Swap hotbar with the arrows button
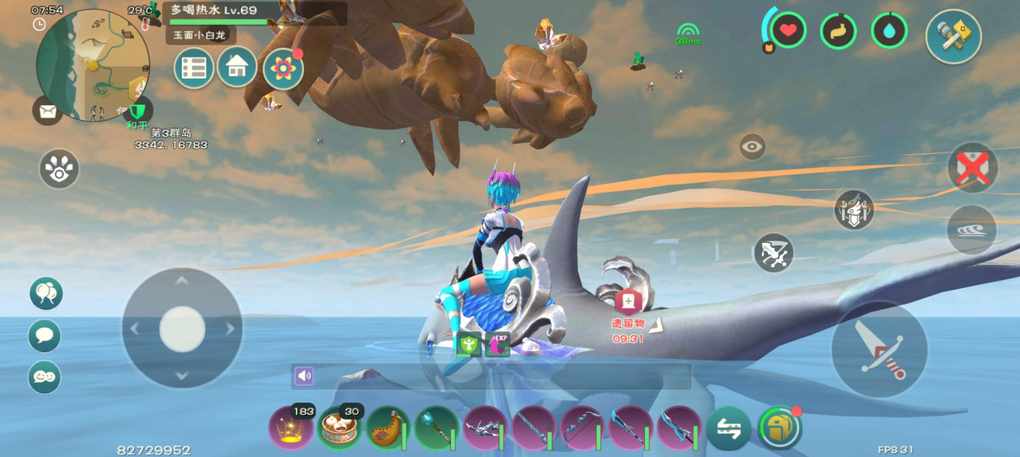This screenshot has width=1020, height=457. click(728, 428)
